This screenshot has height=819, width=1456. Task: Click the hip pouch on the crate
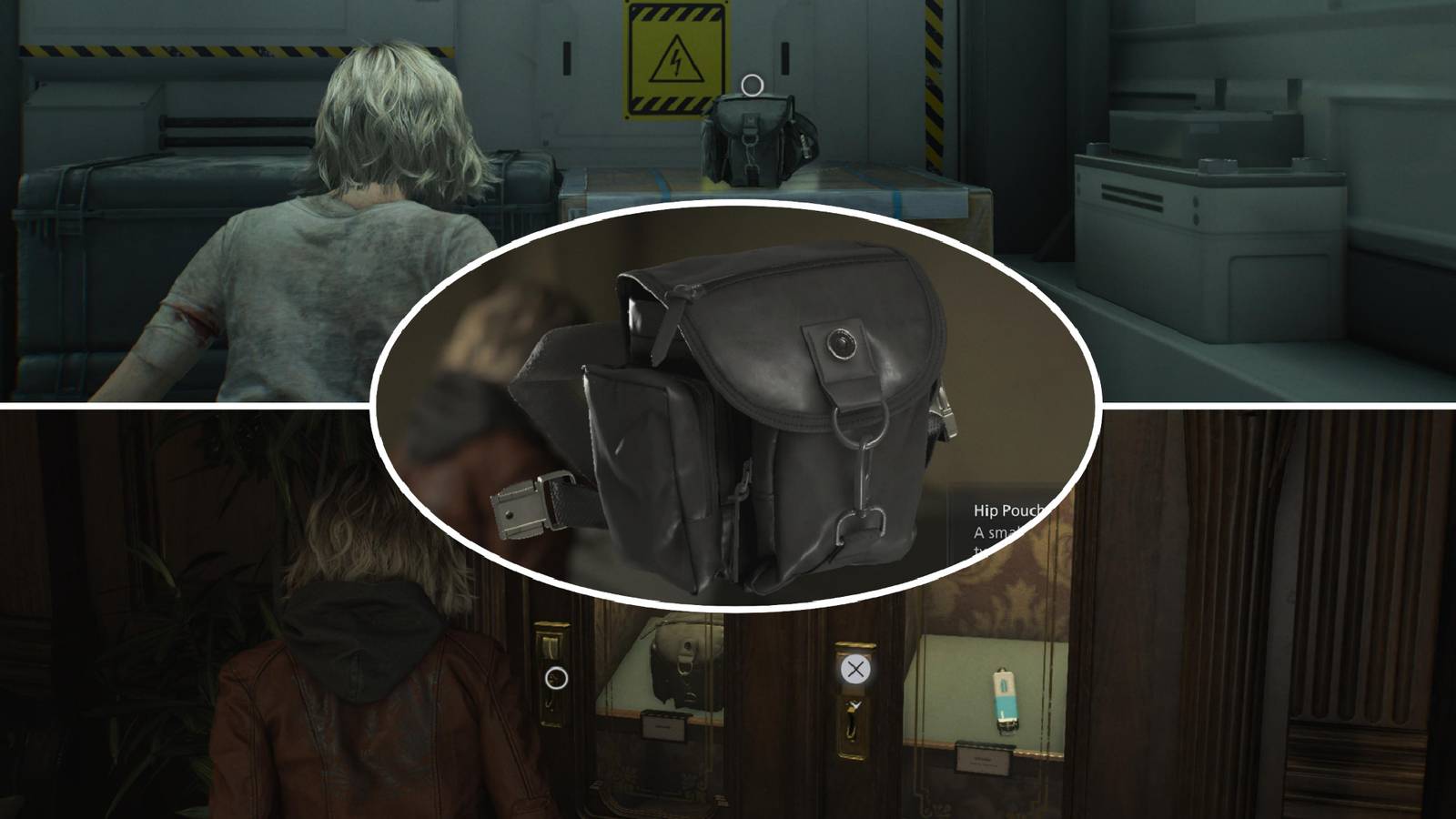coord(758,136)
